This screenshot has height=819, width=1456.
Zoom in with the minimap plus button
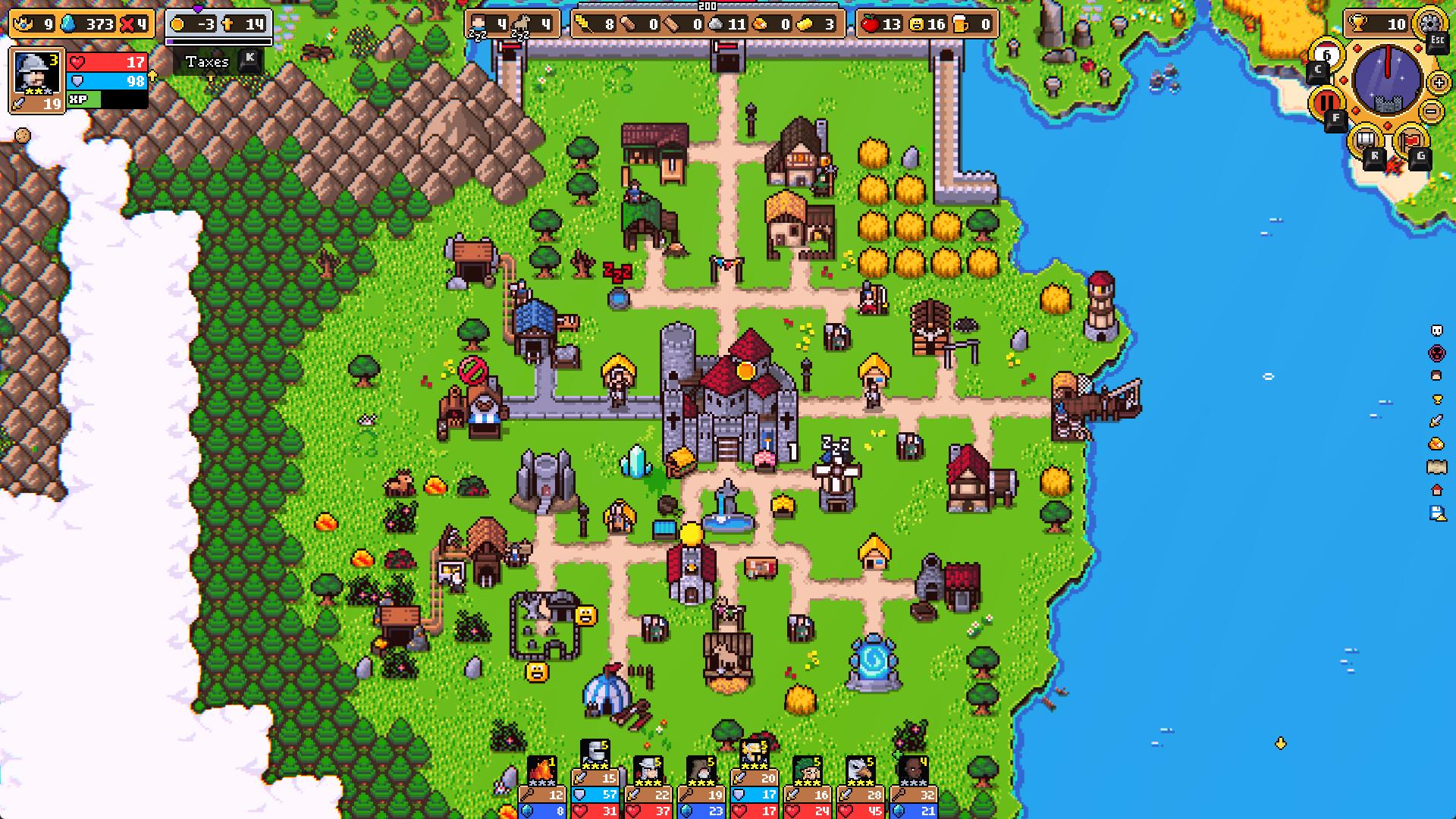tap(1439, 83)
